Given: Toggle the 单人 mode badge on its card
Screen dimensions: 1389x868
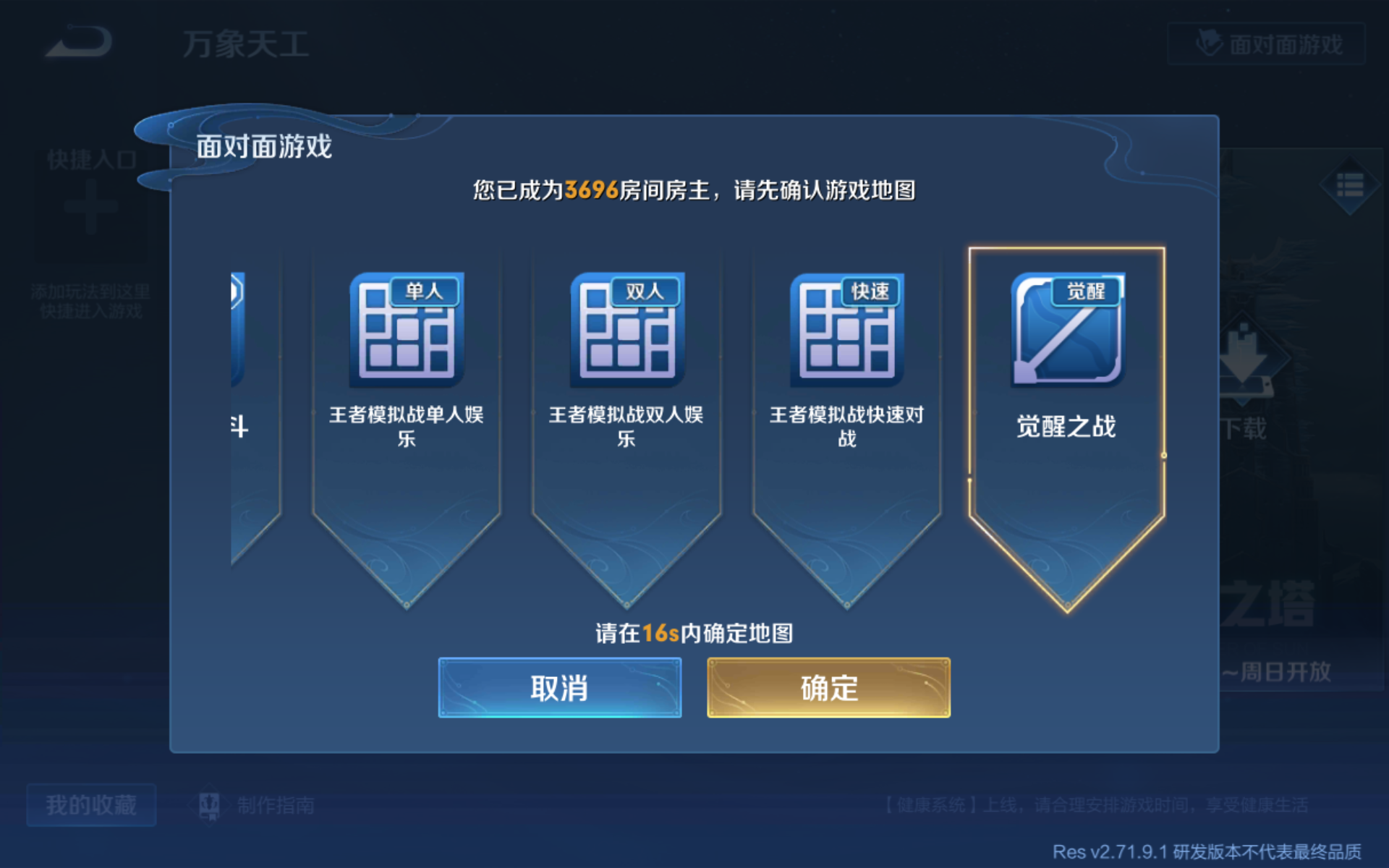Looking at the screenshot, I should pyautogui.click(x=425, y=290).
